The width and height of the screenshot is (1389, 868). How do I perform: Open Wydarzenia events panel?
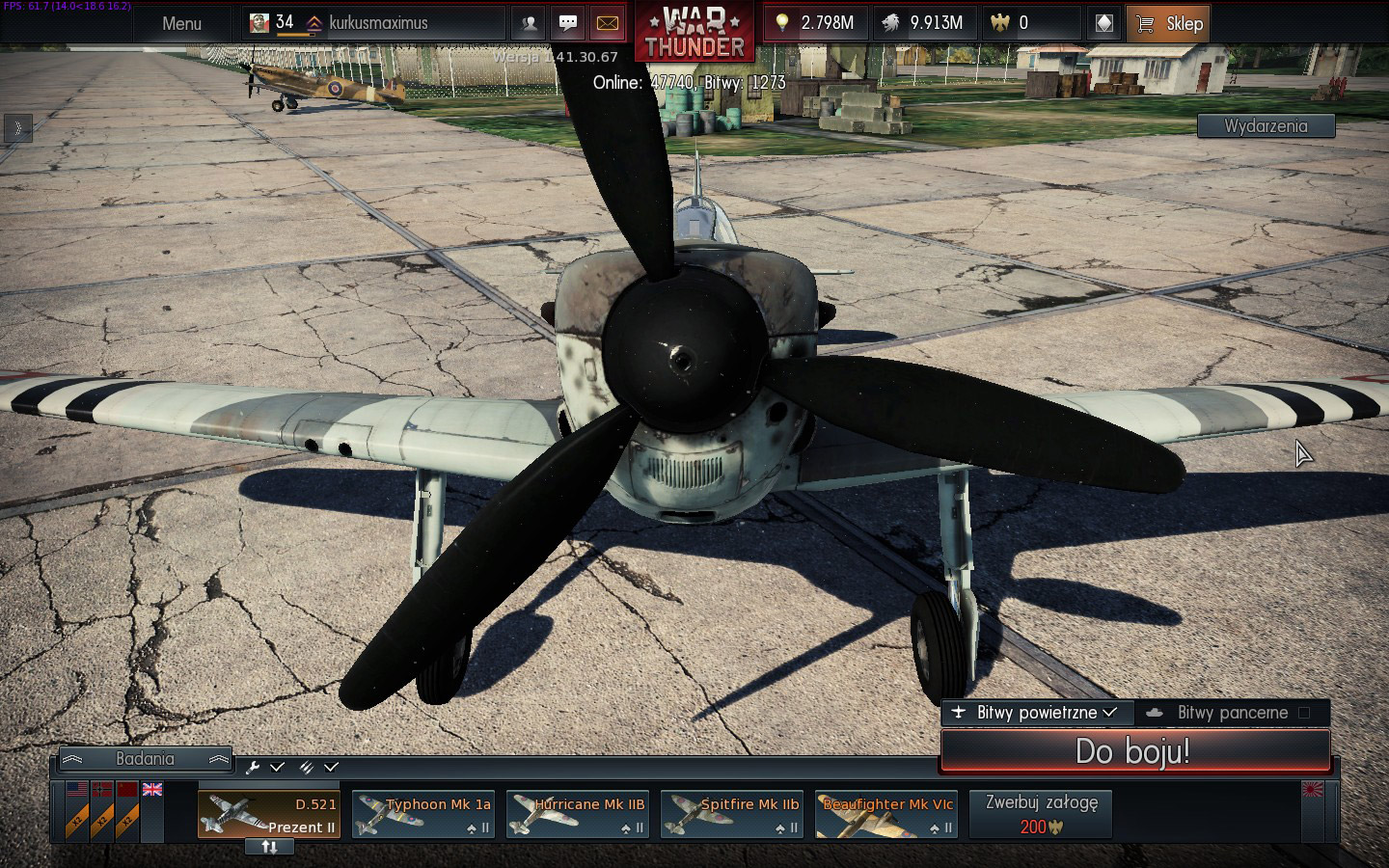click(x=1266, y=126)
